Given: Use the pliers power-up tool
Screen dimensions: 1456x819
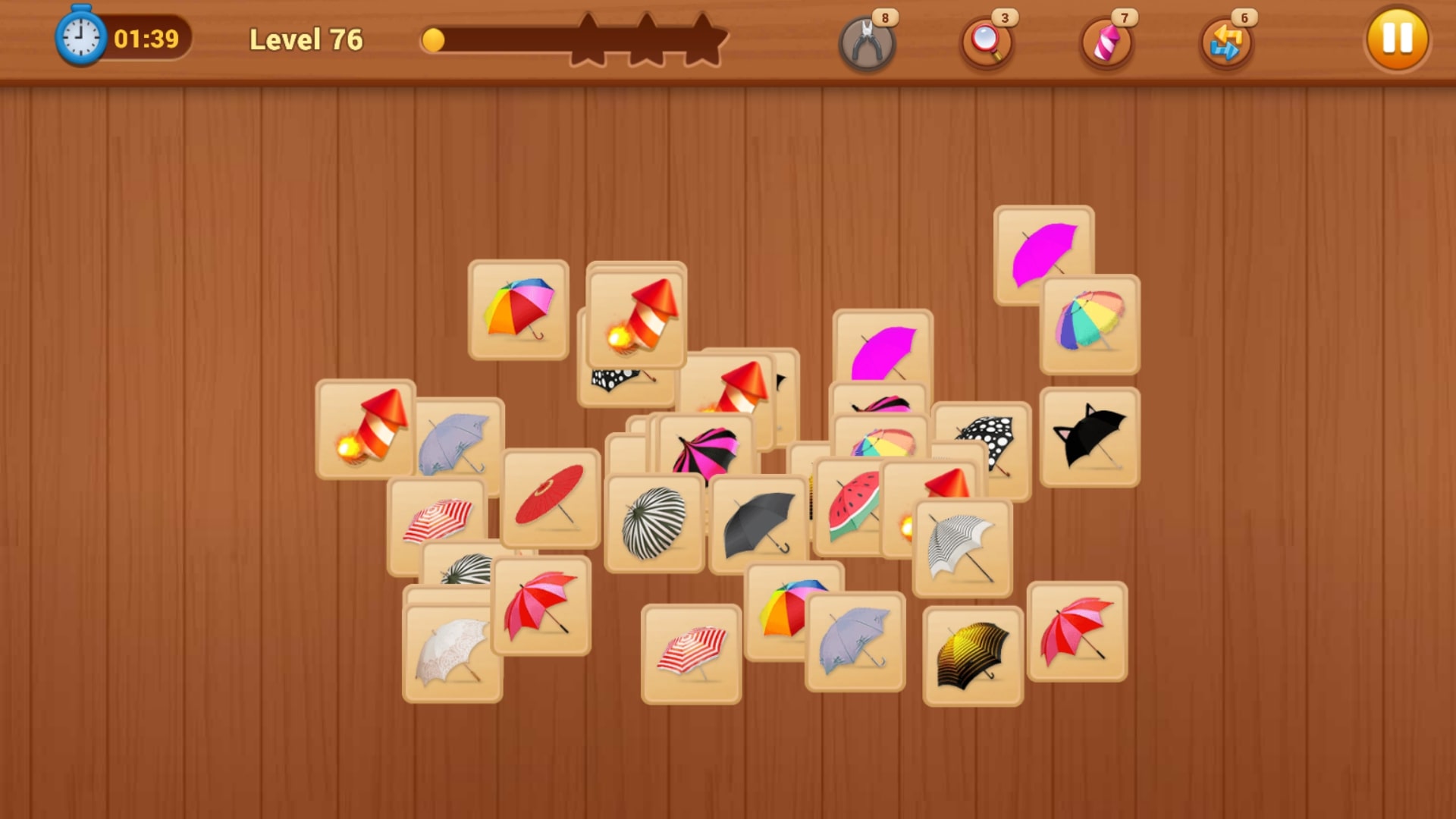Looking at the screenshot, I should 868,43.
